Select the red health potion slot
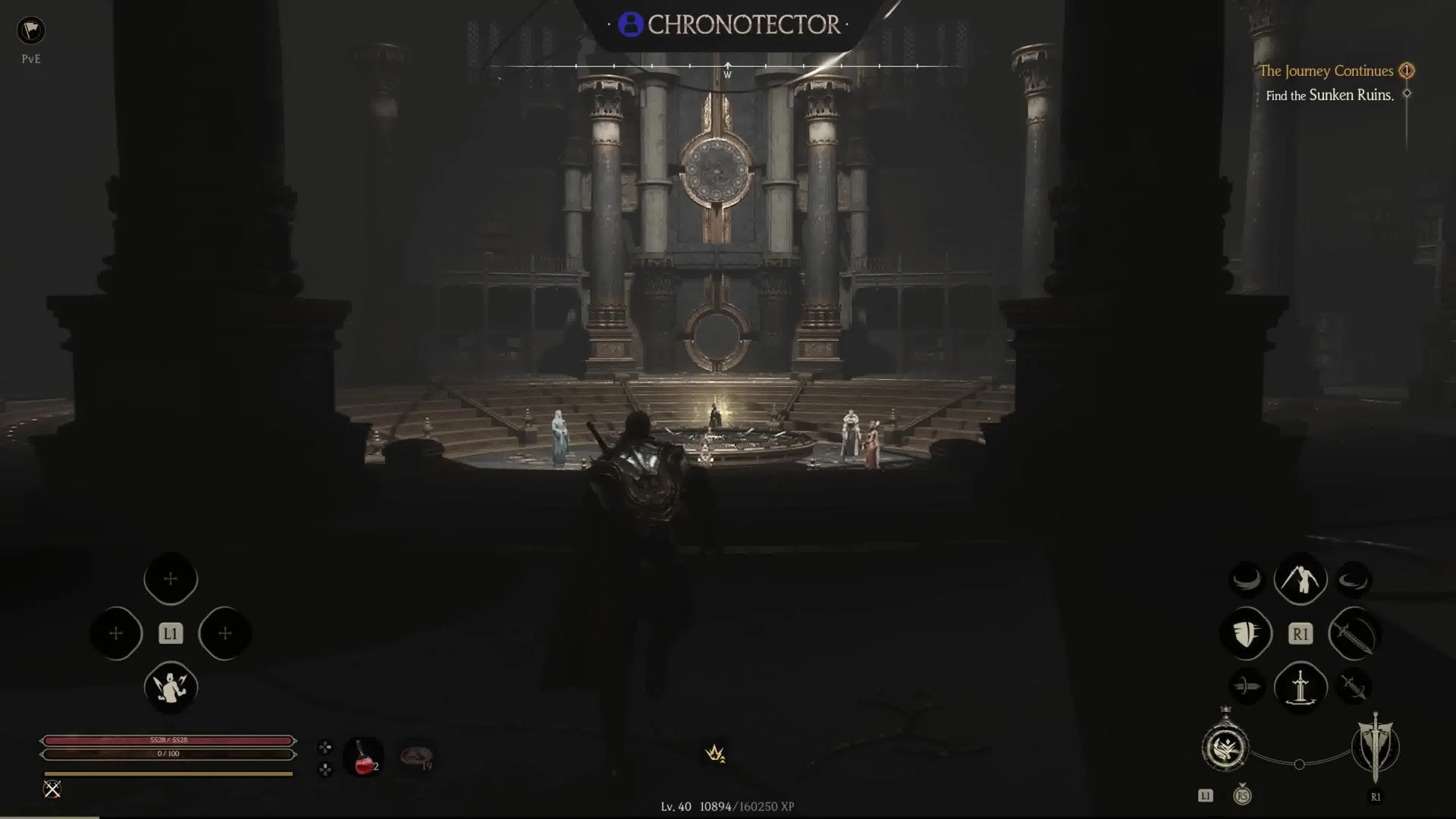The image size is (1456, 819). (x=364, y=757)
